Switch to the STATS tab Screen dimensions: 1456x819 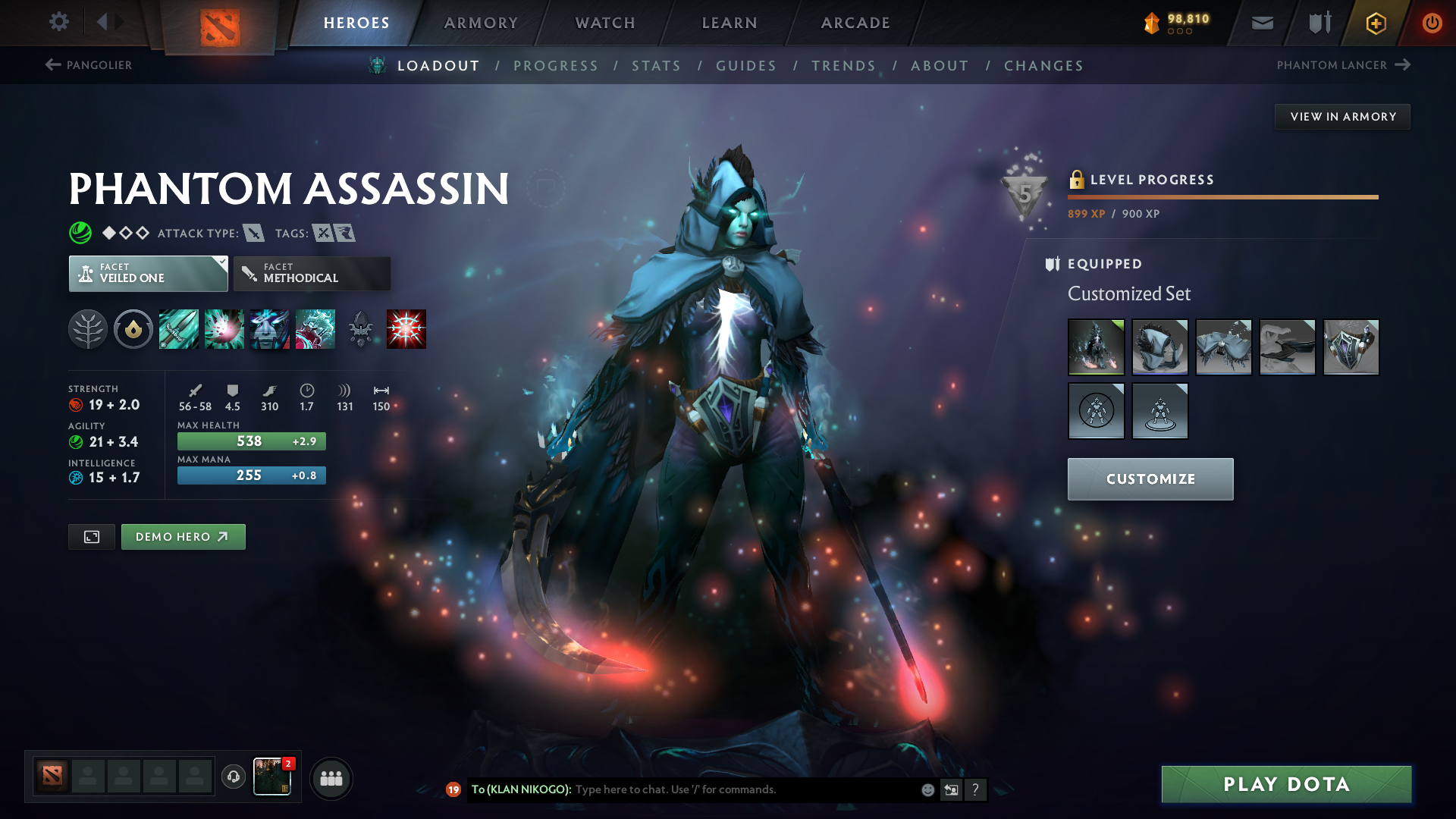point(656,65)
